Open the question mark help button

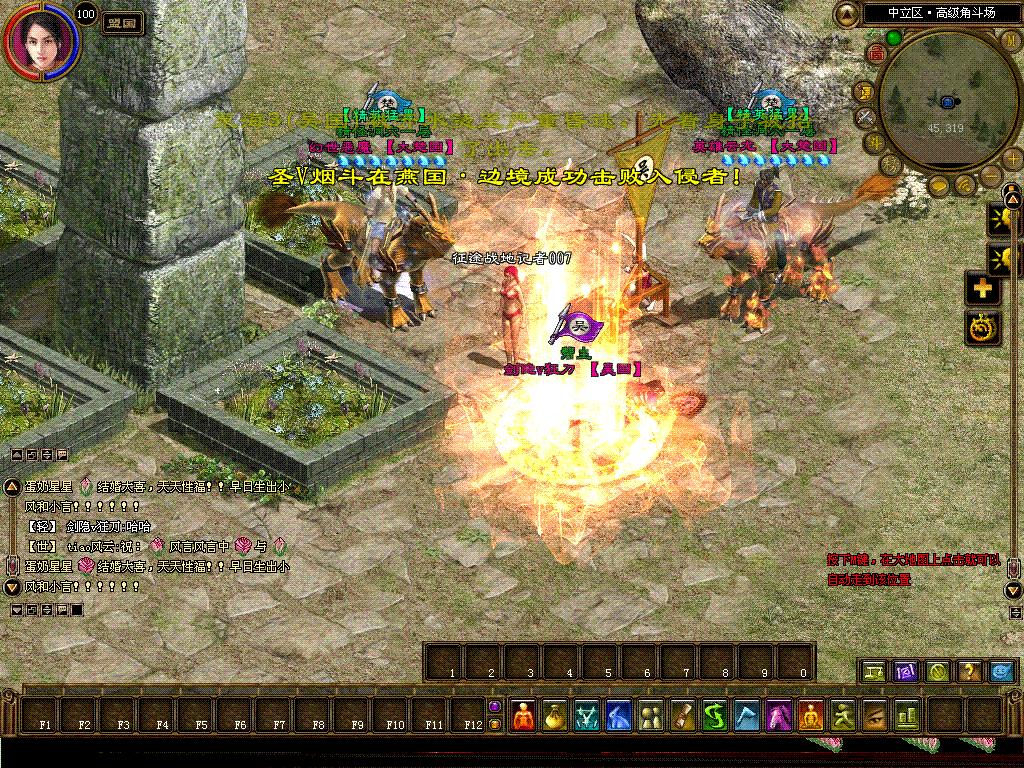969,672
